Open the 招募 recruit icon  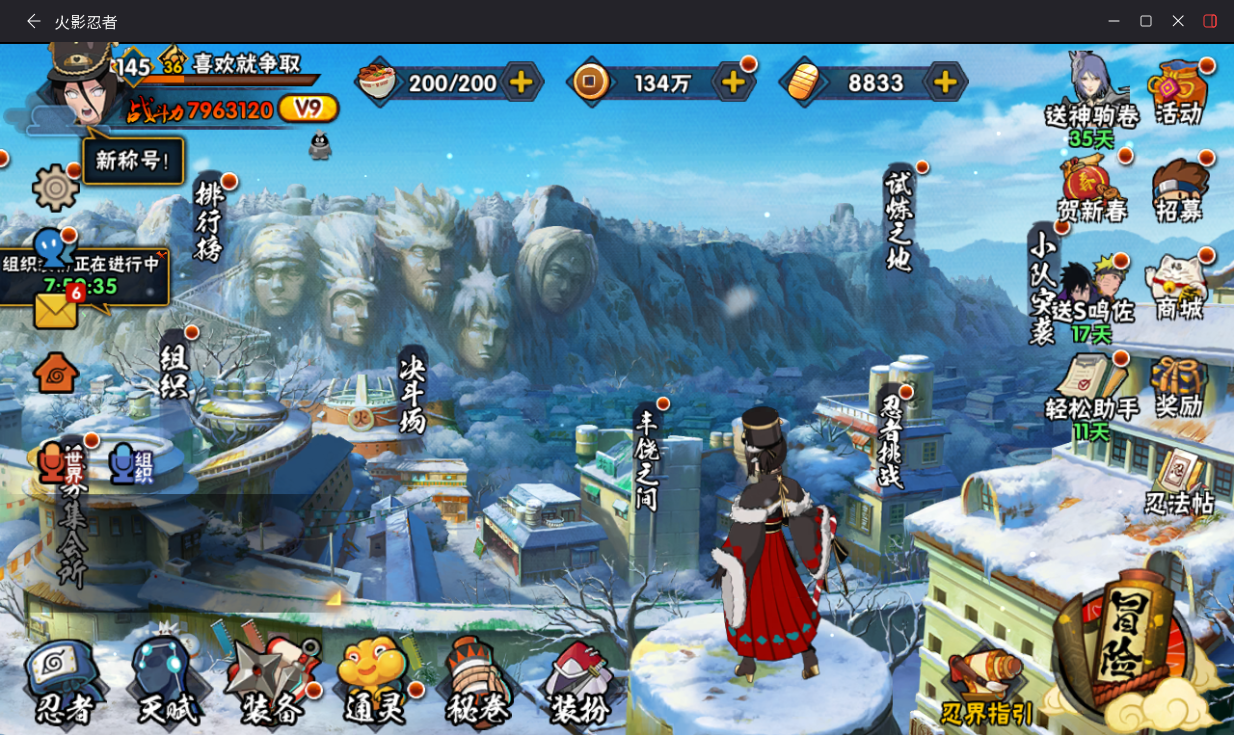(x=1179, y=190)
